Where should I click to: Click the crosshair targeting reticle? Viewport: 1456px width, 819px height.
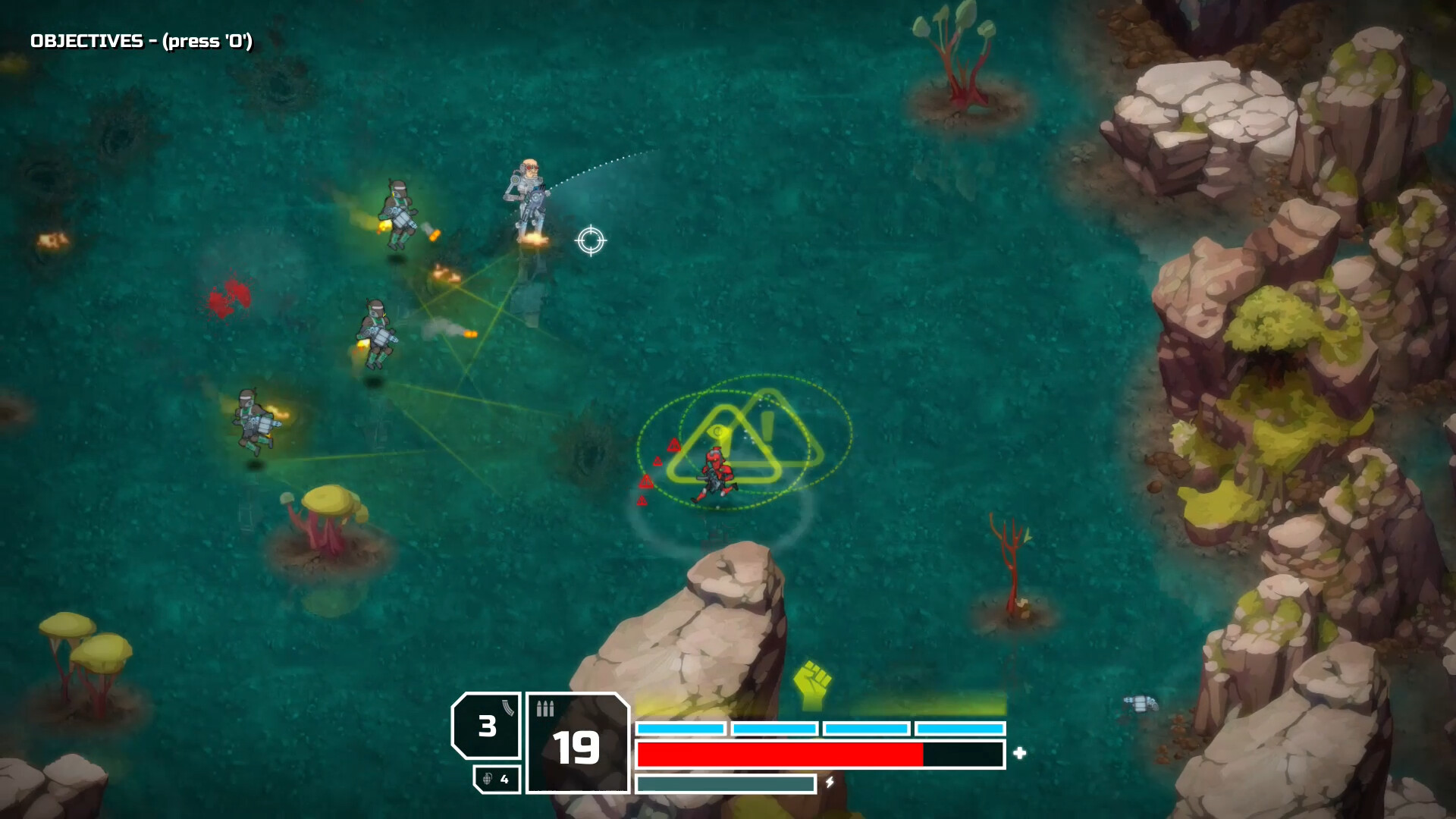(591, 240)
